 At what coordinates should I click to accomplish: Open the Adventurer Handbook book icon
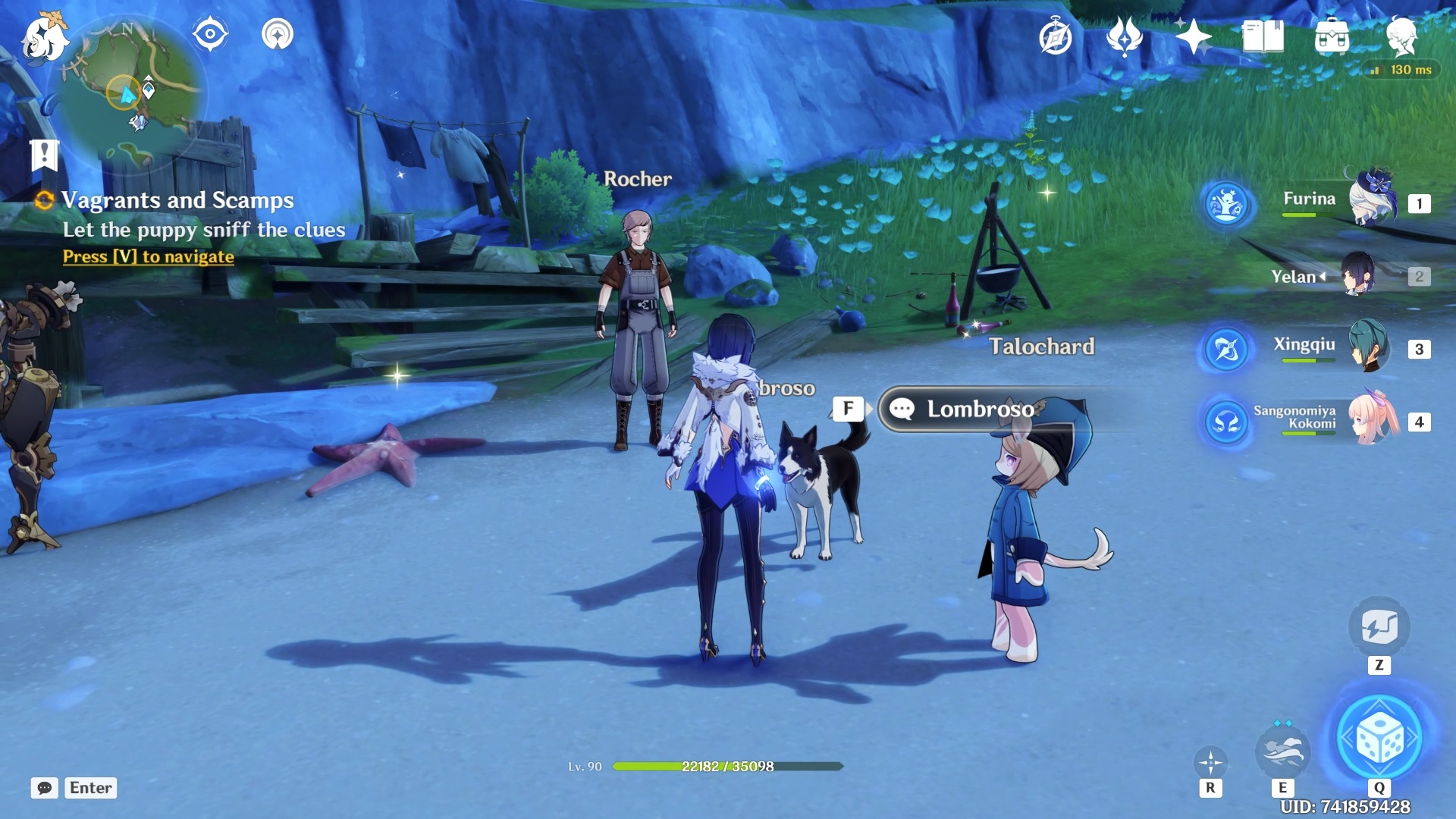pos(1263,36)
